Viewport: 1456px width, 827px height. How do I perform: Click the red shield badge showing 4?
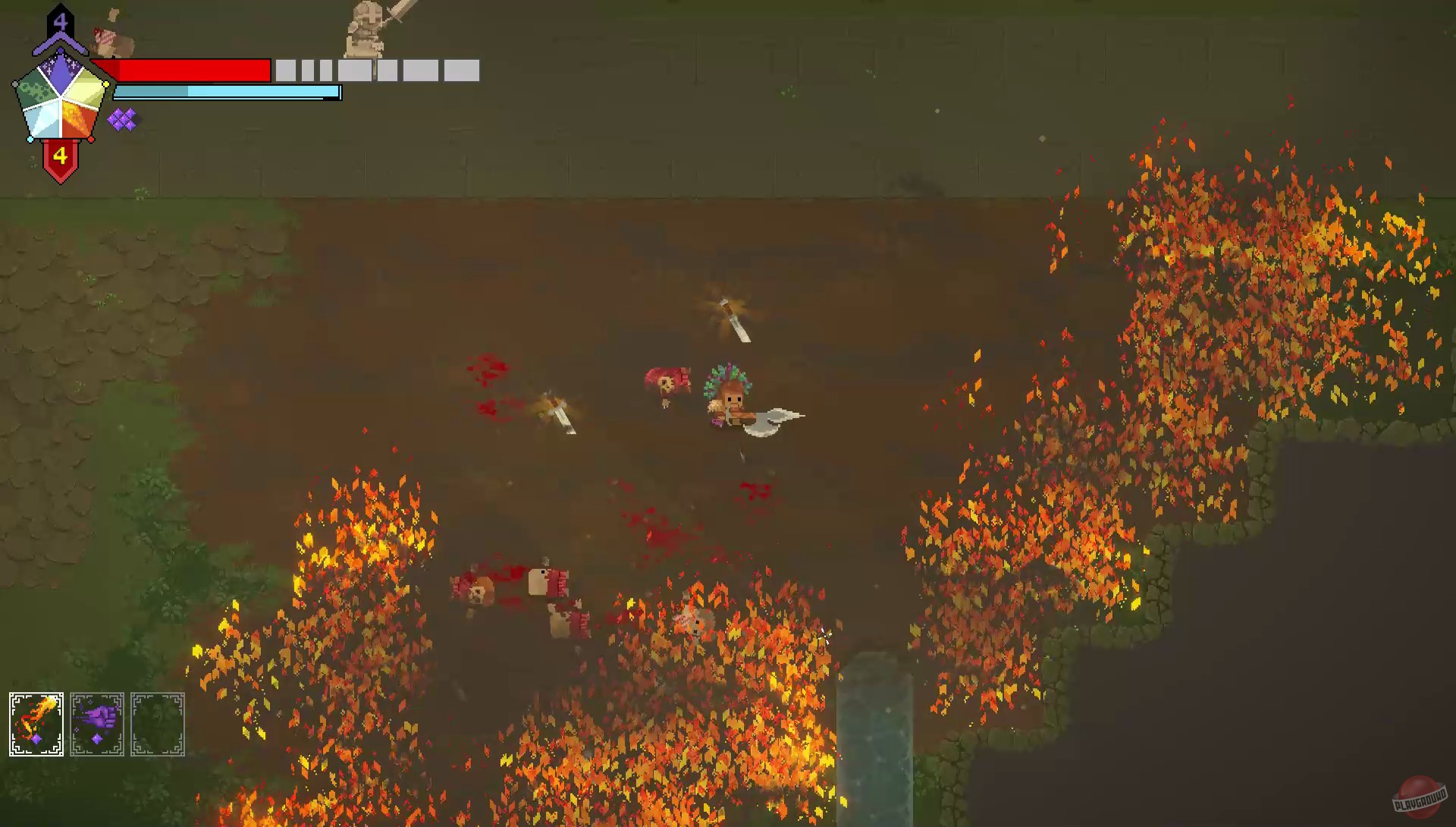tap(61, 156)
